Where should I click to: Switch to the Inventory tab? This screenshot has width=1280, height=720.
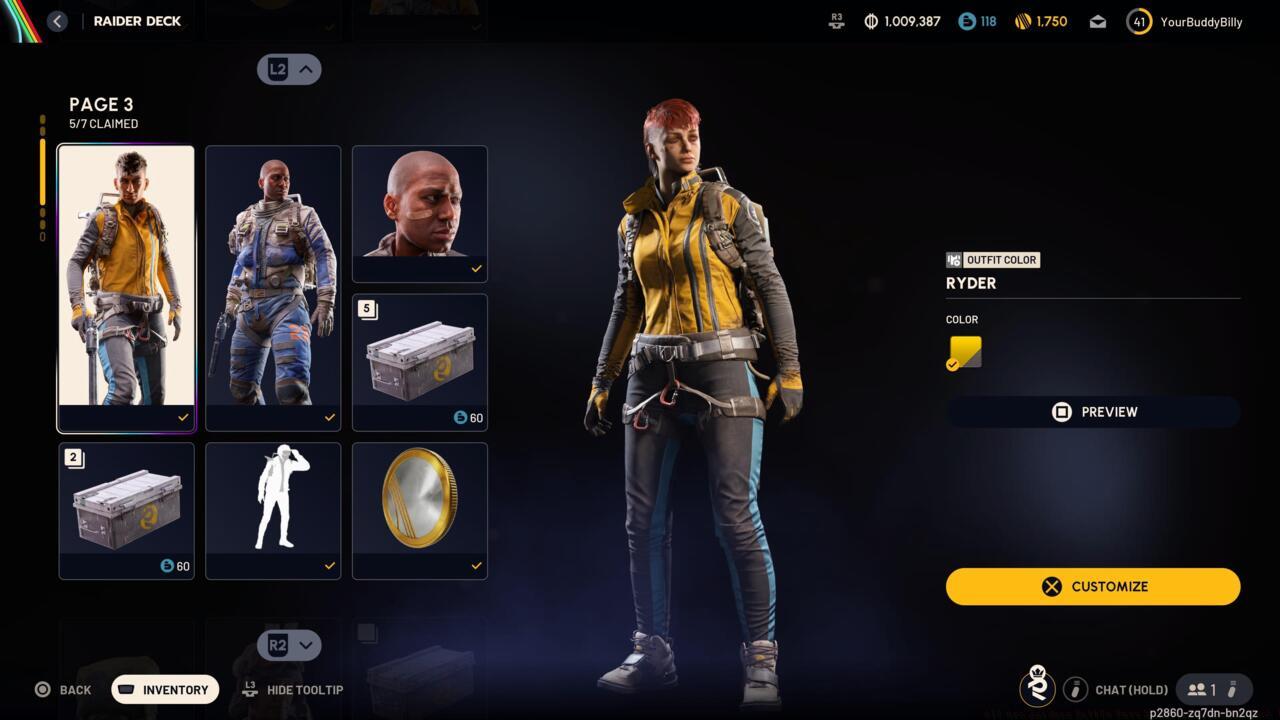[x=164, y=689]
